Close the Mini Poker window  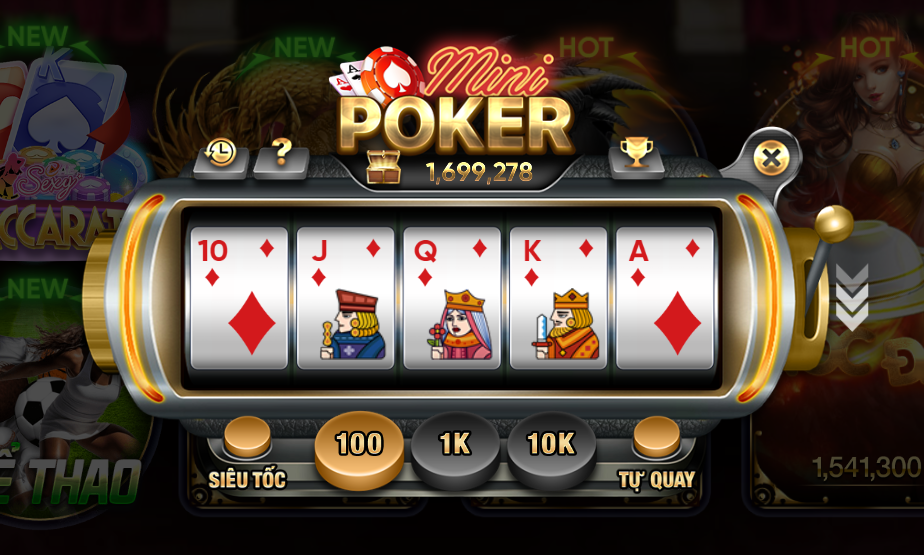(769, 157)
